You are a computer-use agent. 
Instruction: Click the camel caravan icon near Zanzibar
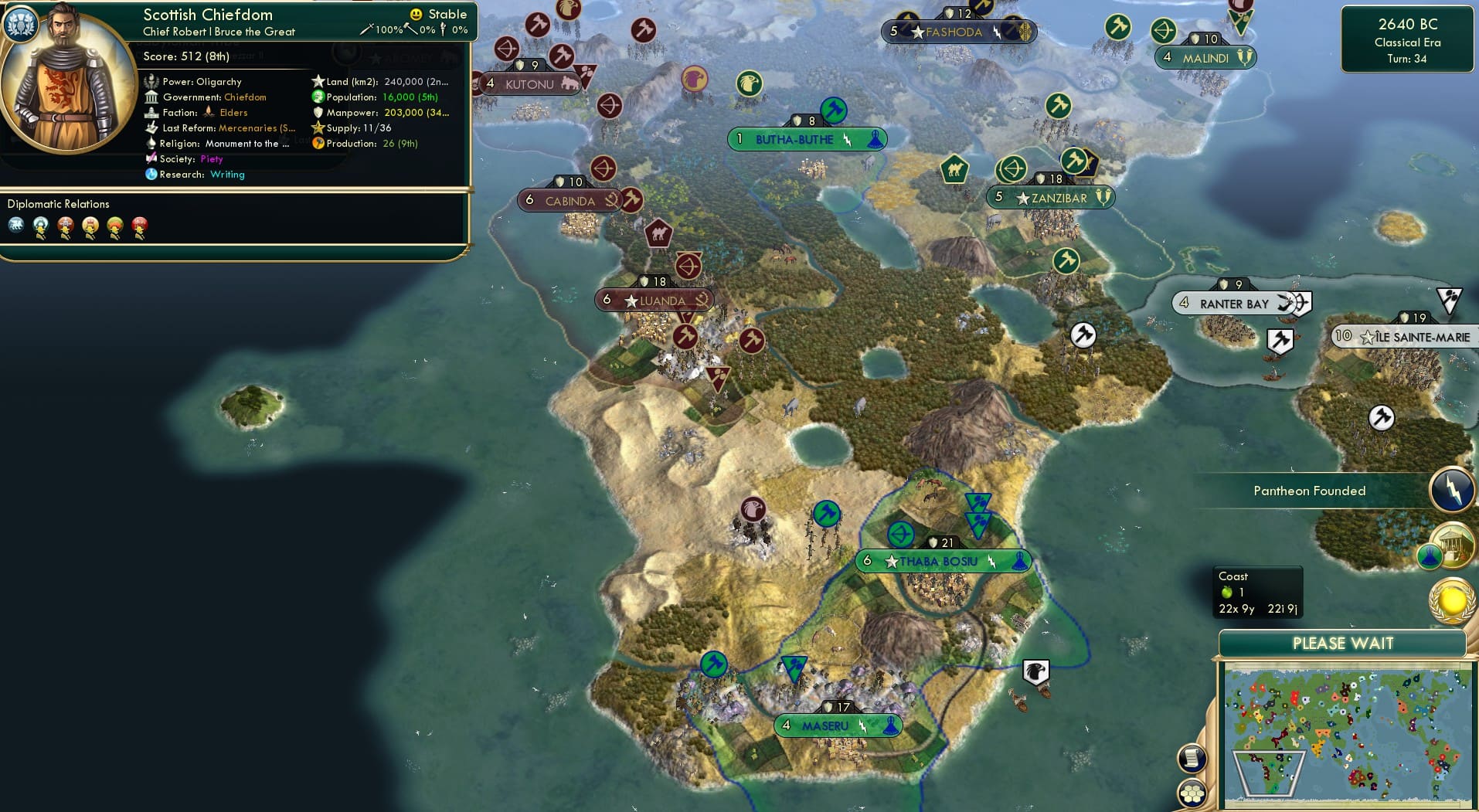(954, 170)
